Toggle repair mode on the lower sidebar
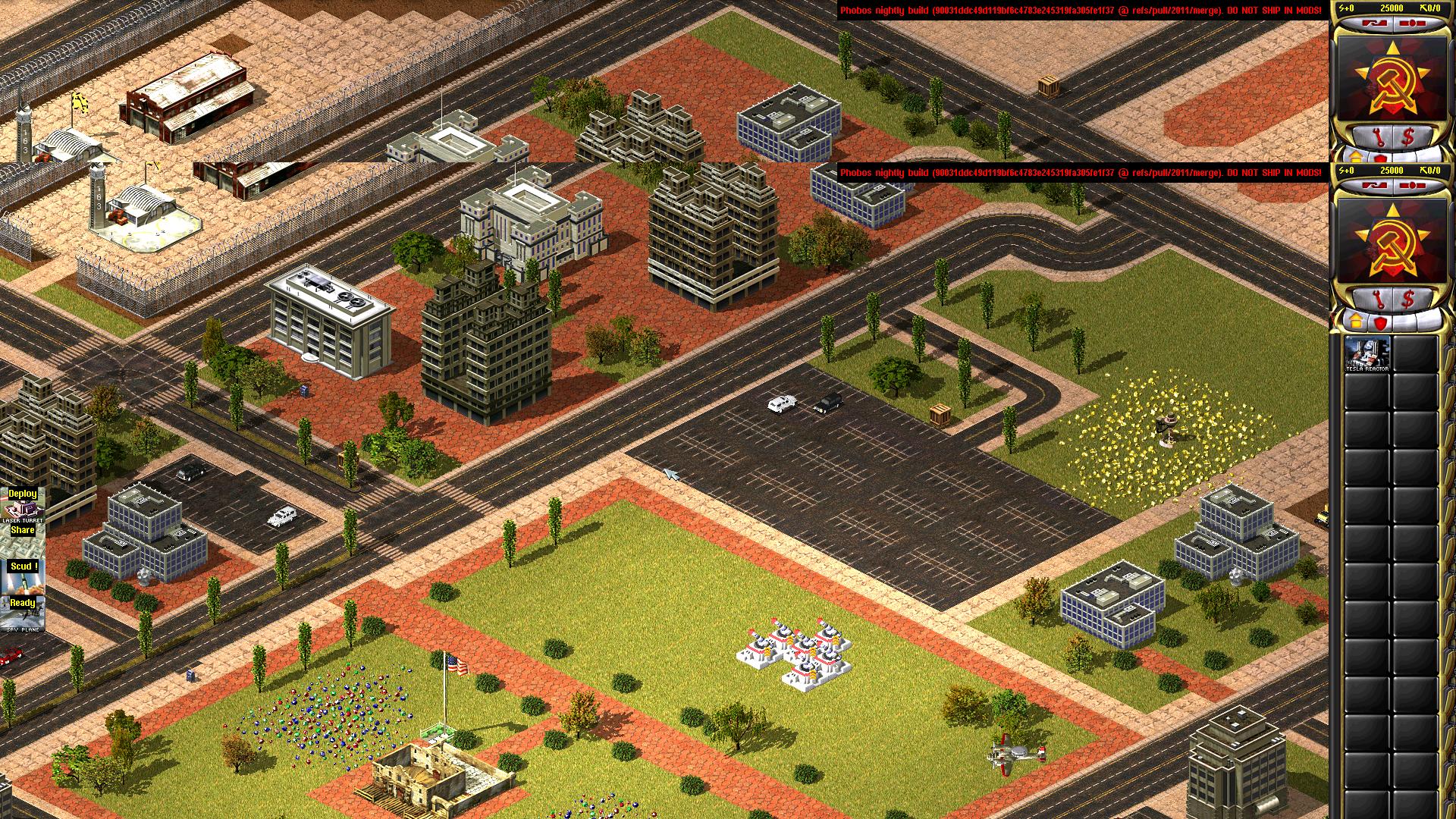The image size is (1456, 819). (x=1380, y=298)
